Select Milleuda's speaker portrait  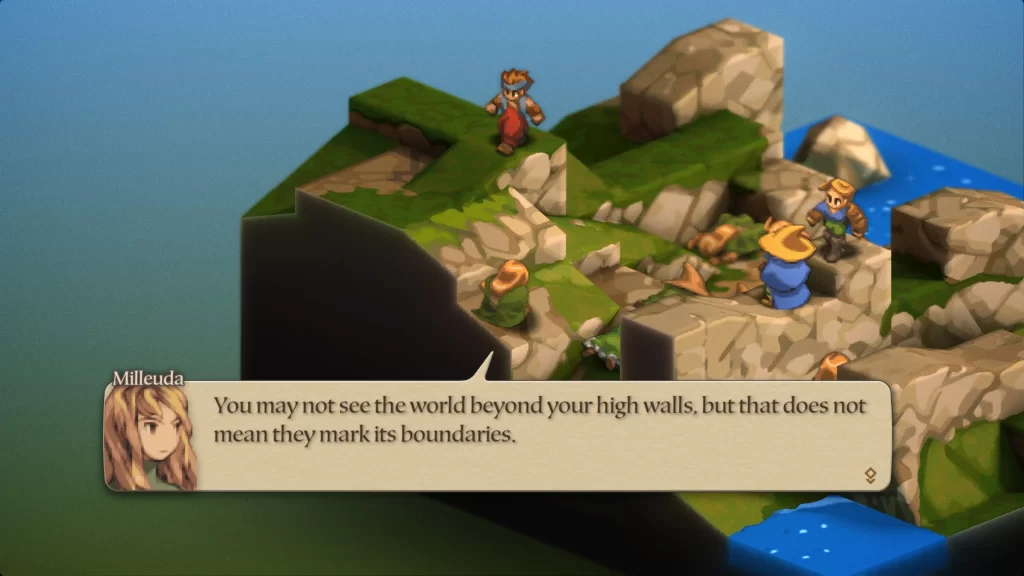[150, 438]
